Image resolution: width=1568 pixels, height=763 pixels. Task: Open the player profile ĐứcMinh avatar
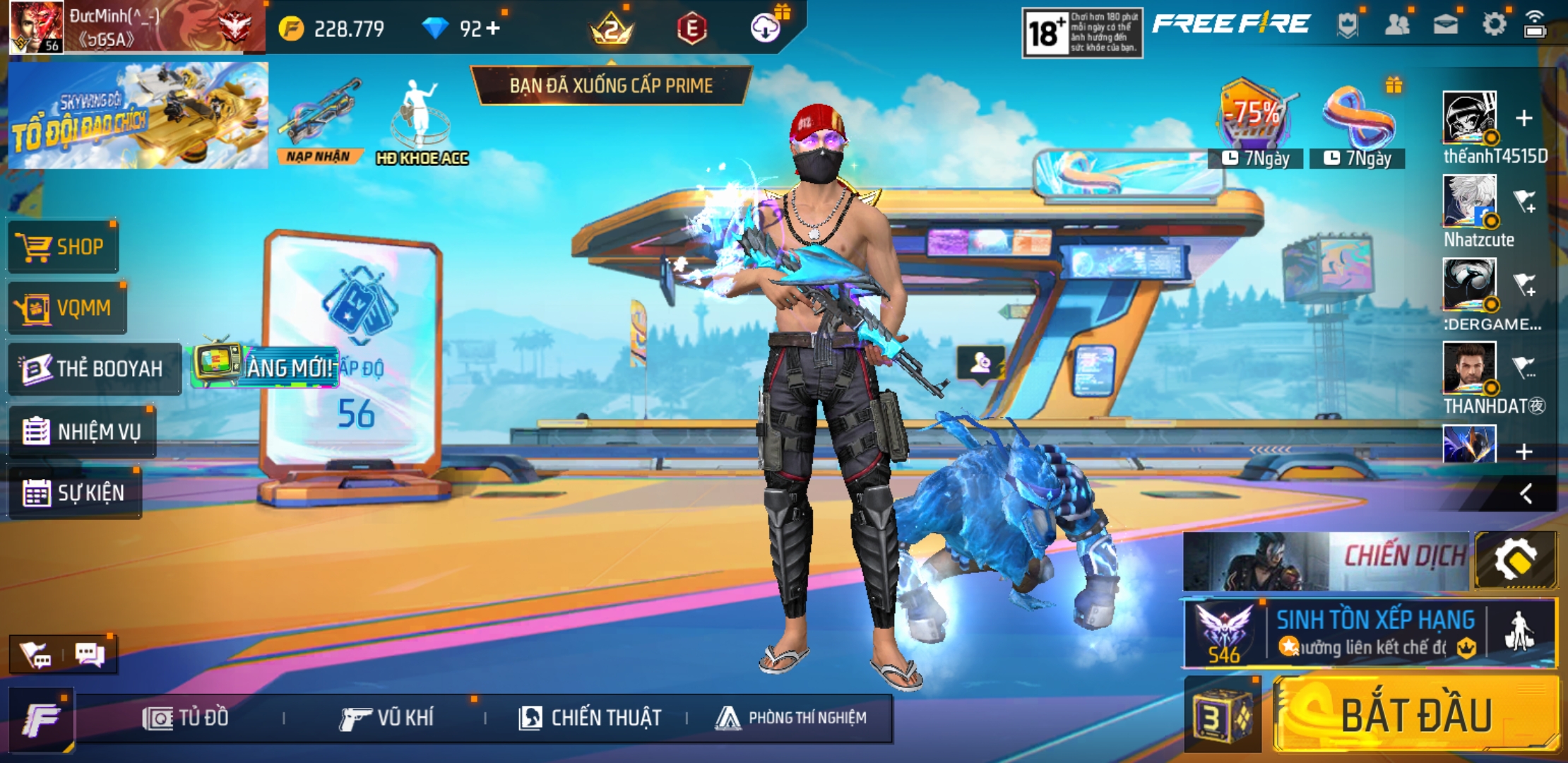(37, 27)
